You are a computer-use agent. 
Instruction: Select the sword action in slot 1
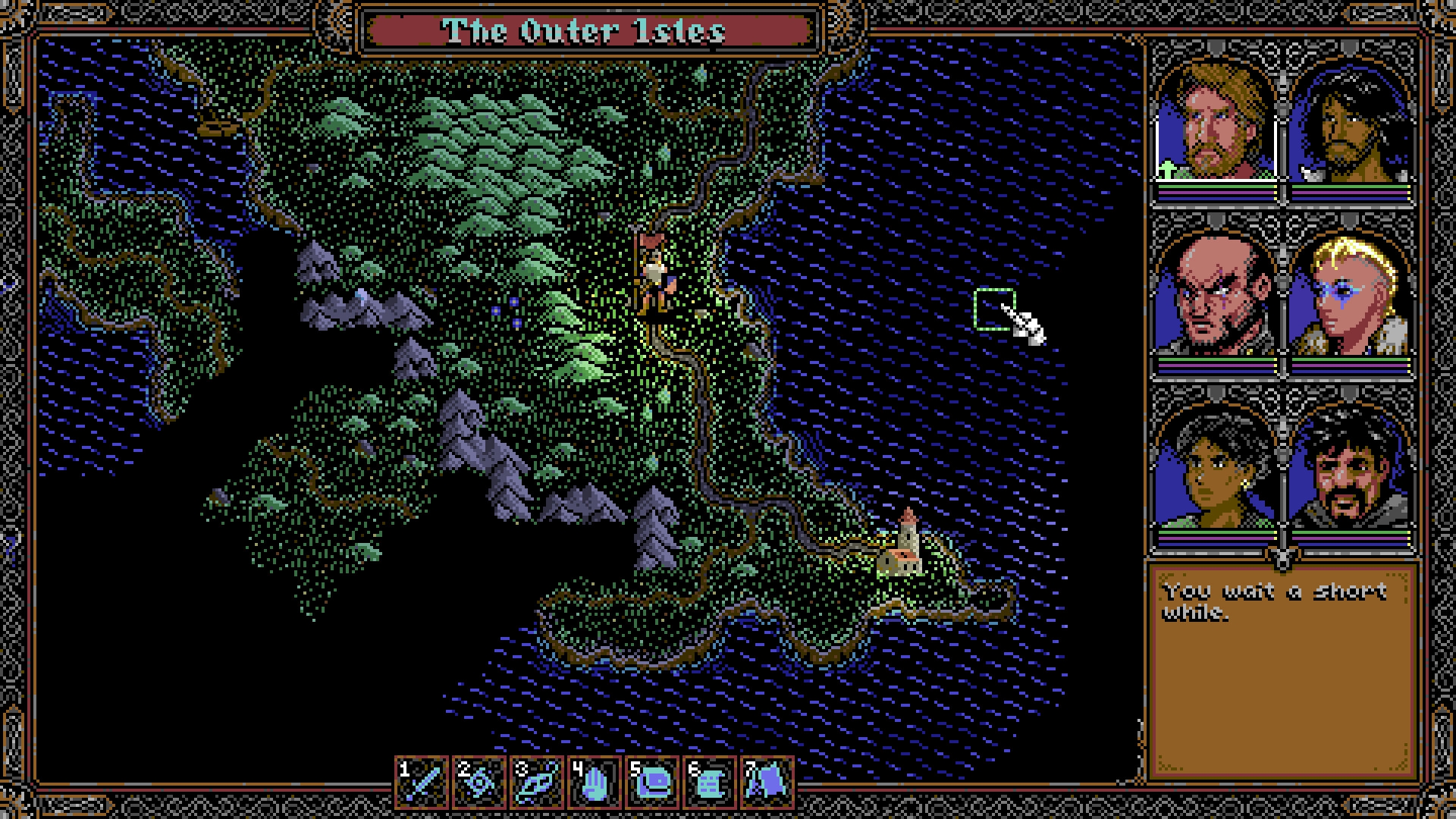click(x=423, y=781)
